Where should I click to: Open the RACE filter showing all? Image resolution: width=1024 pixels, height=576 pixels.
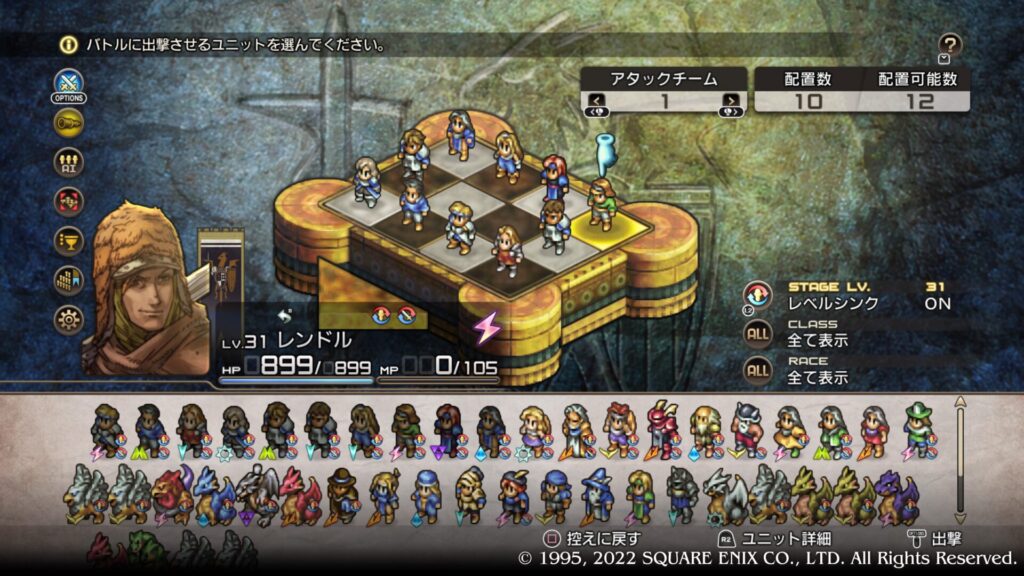(757, 369)
